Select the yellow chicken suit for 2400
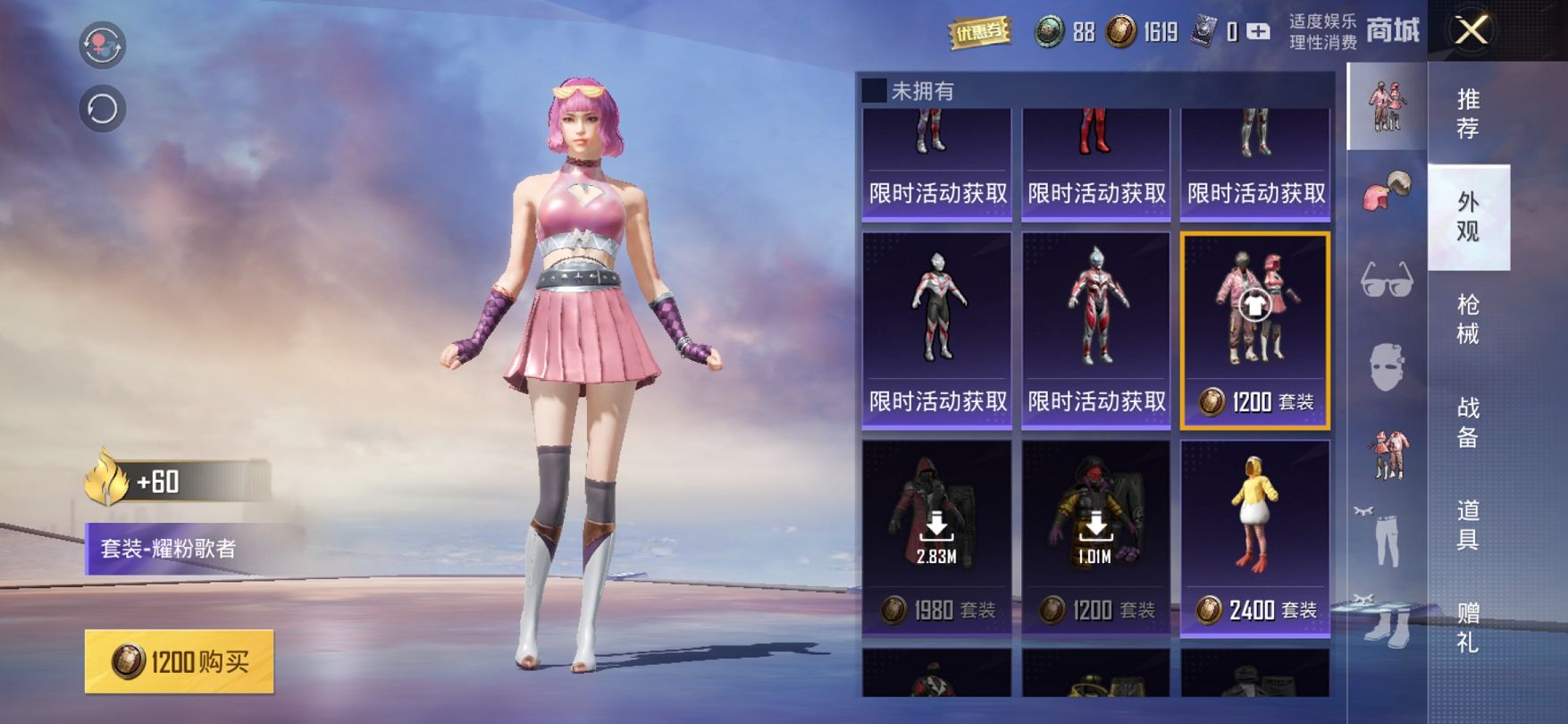 tap(1255, 537)
